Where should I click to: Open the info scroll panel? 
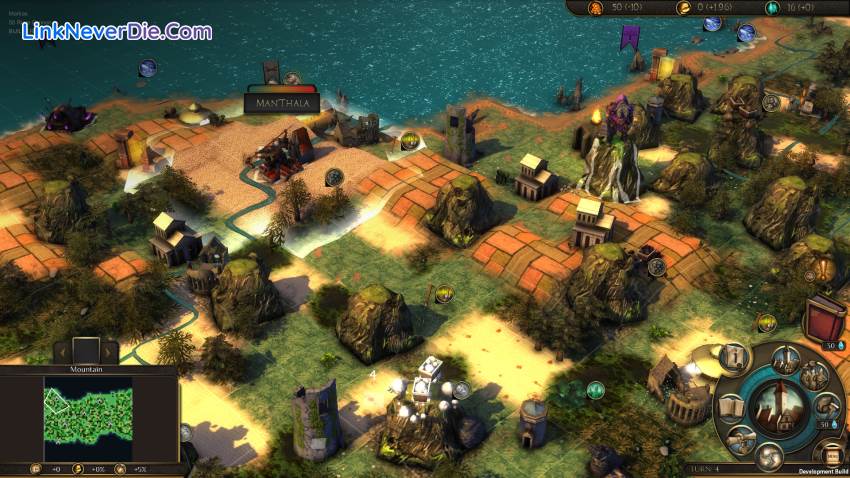coord(735,358)
